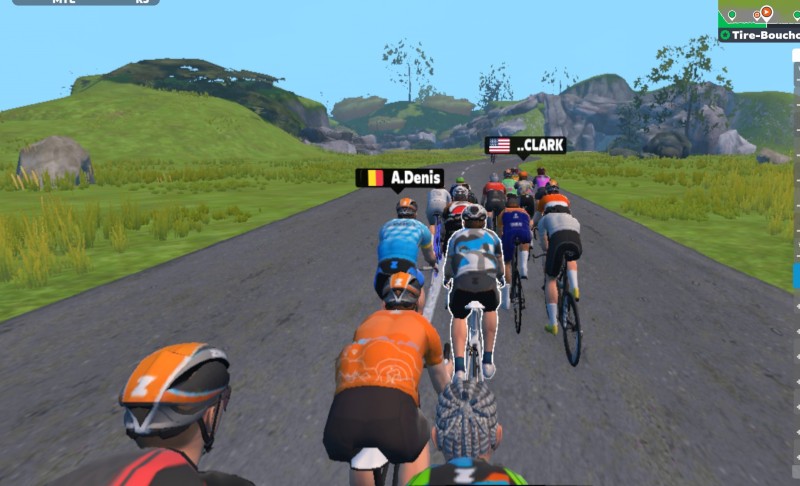Select the ..CLARK rider name tag
Screen dimensions: 800x486
coord(526,145)
